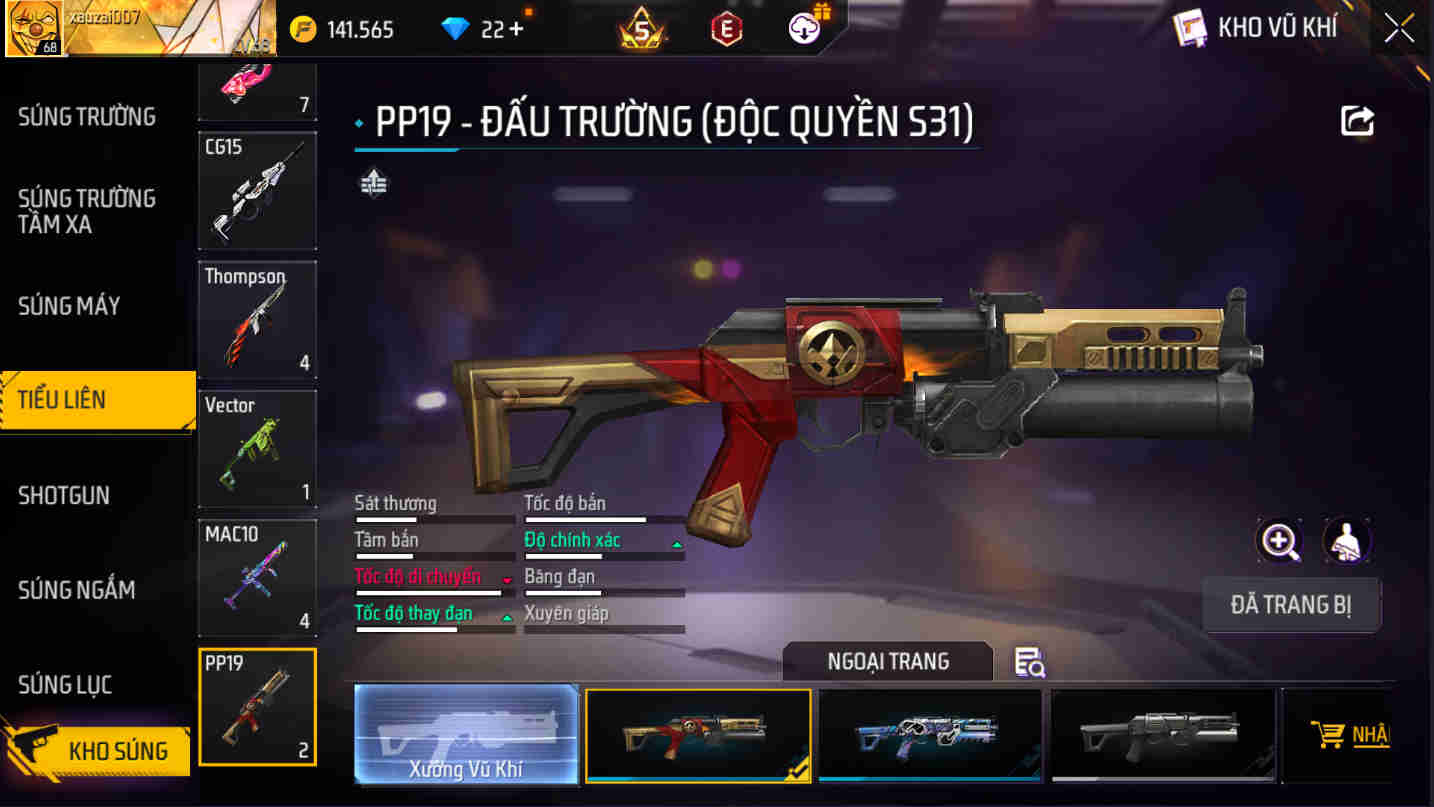Open the gift download icon in top bar
This screenshot has height=807, width=1434.
point(799,27)
